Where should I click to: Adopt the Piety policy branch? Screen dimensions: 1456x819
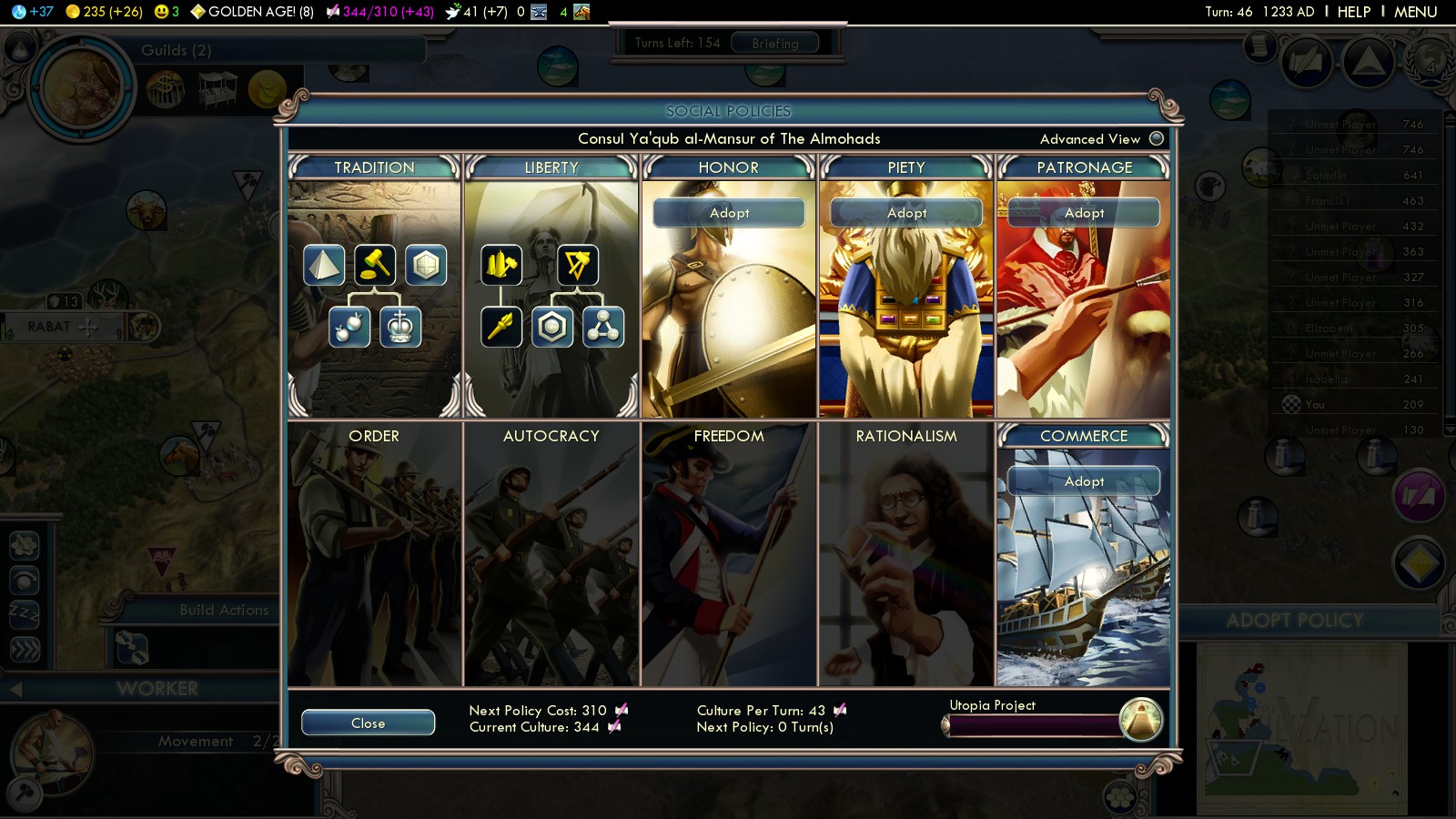point(906,213)
